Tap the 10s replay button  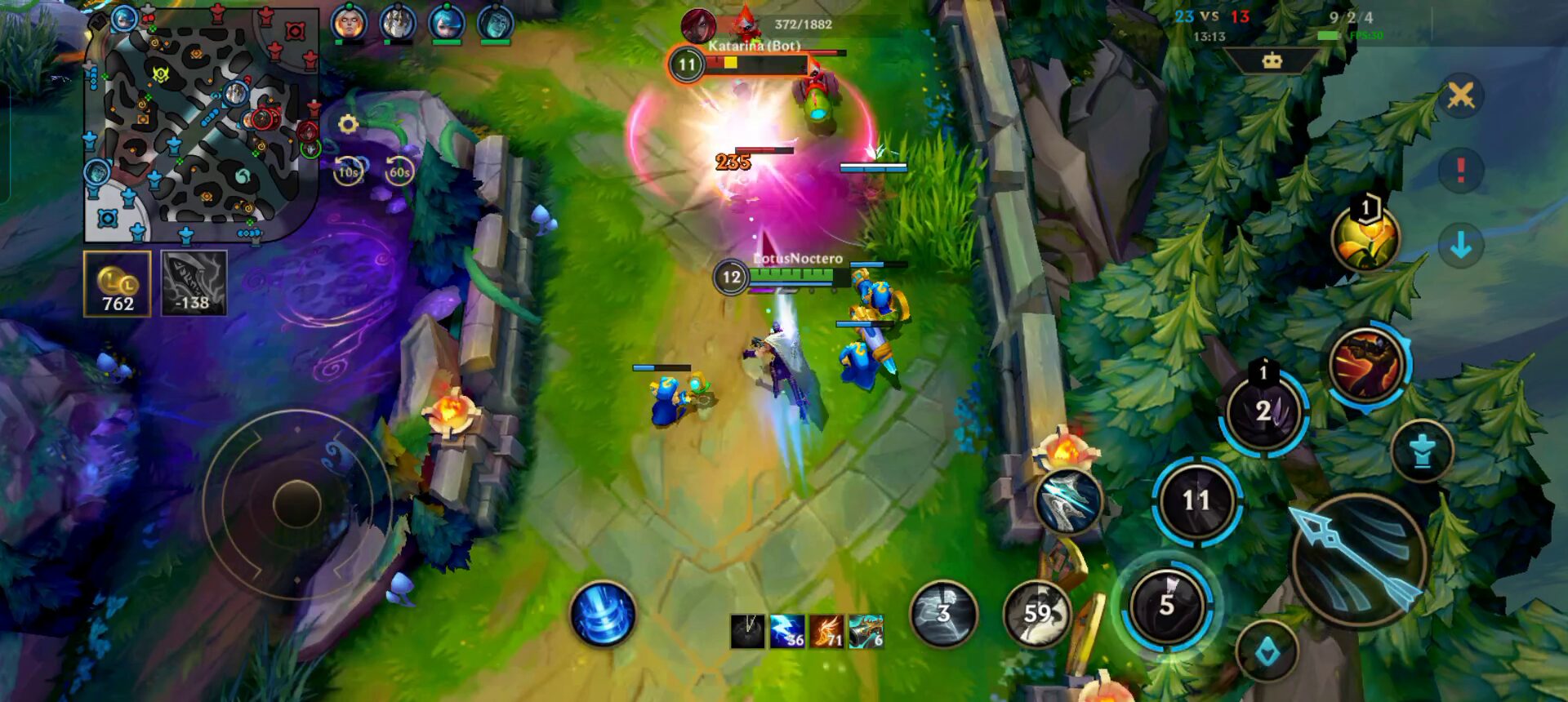[349, 171]
